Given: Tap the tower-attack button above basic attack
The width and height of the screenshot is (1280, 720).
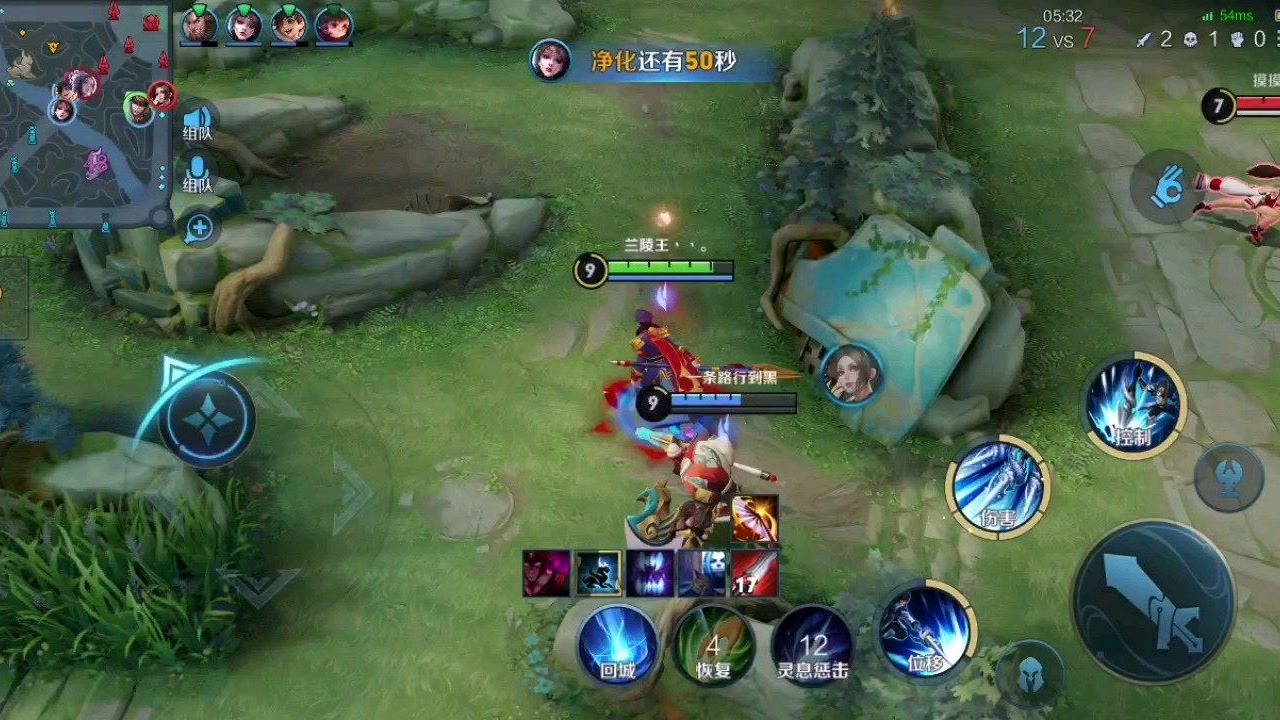Looking at the screenshot, I should coord(1229,477).
